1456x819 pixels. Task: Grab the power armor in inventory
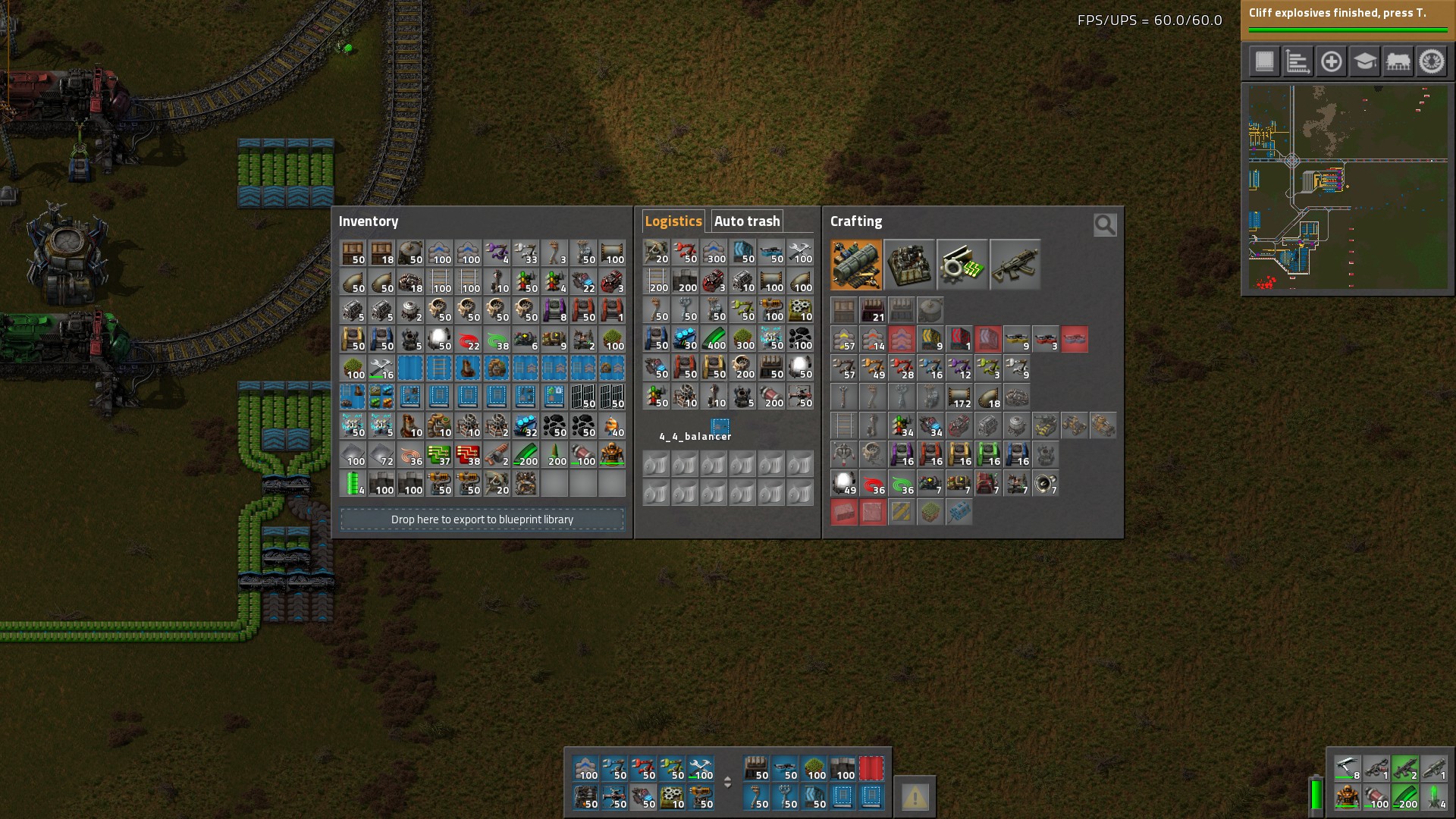(612, 455)
